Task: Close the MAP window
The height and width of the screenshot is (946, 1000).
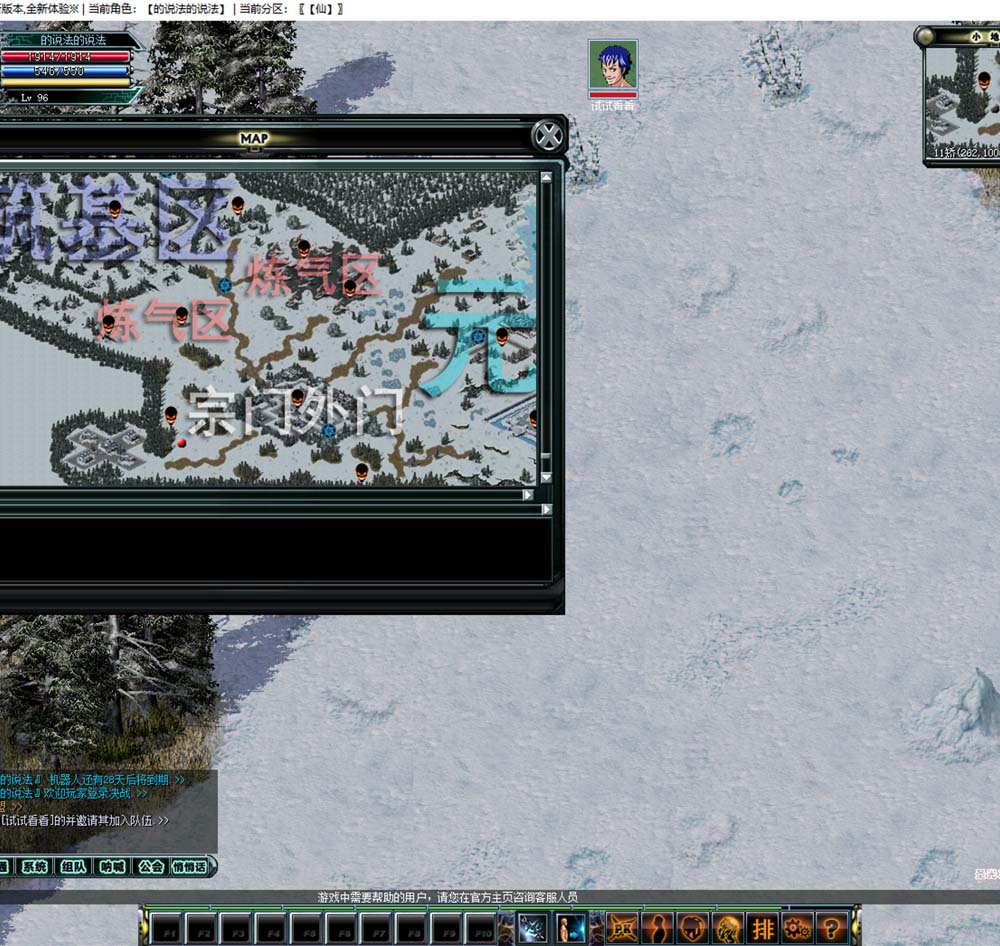Action: (x=548, y=135)
